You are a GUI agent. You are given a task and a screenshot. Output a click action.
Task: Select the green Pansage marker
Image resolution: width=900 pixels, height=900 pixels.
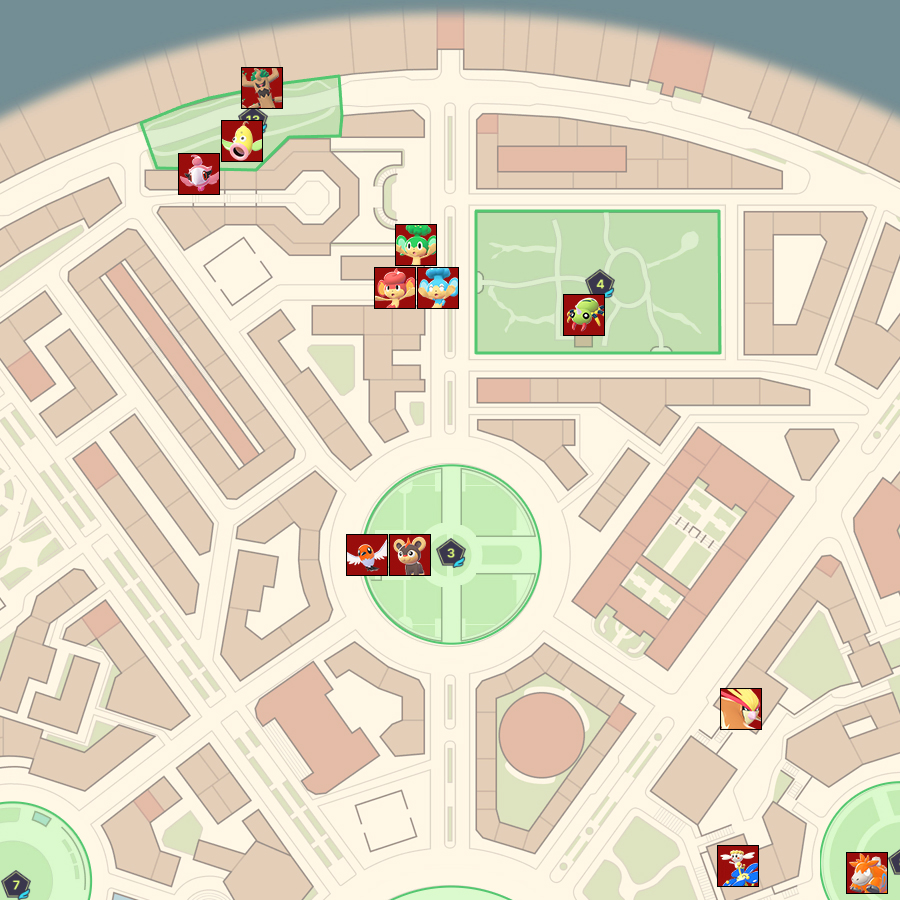[416, 245]
